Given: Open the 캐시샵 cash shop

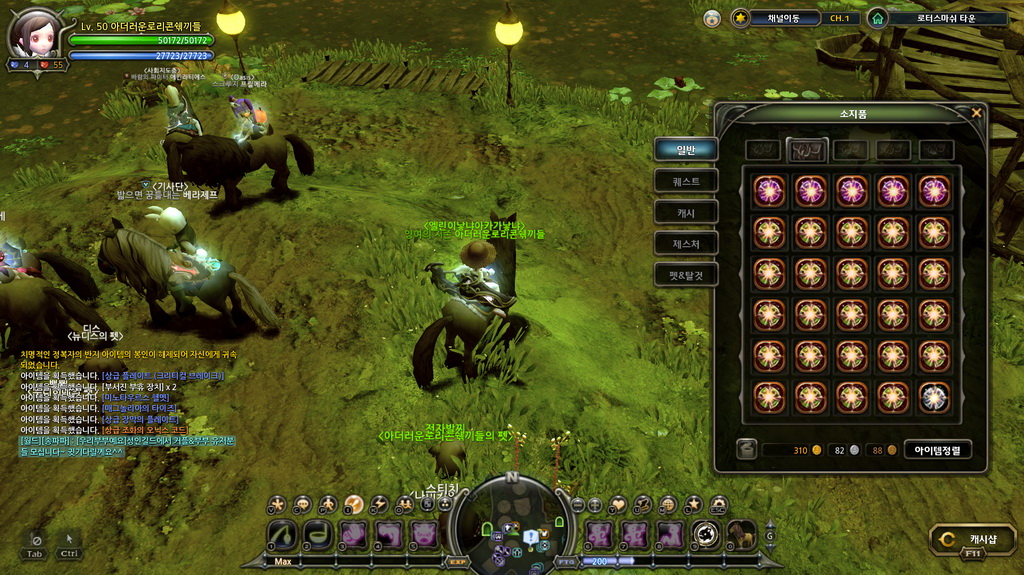Looking at the screenshot, I should (965, 541).
